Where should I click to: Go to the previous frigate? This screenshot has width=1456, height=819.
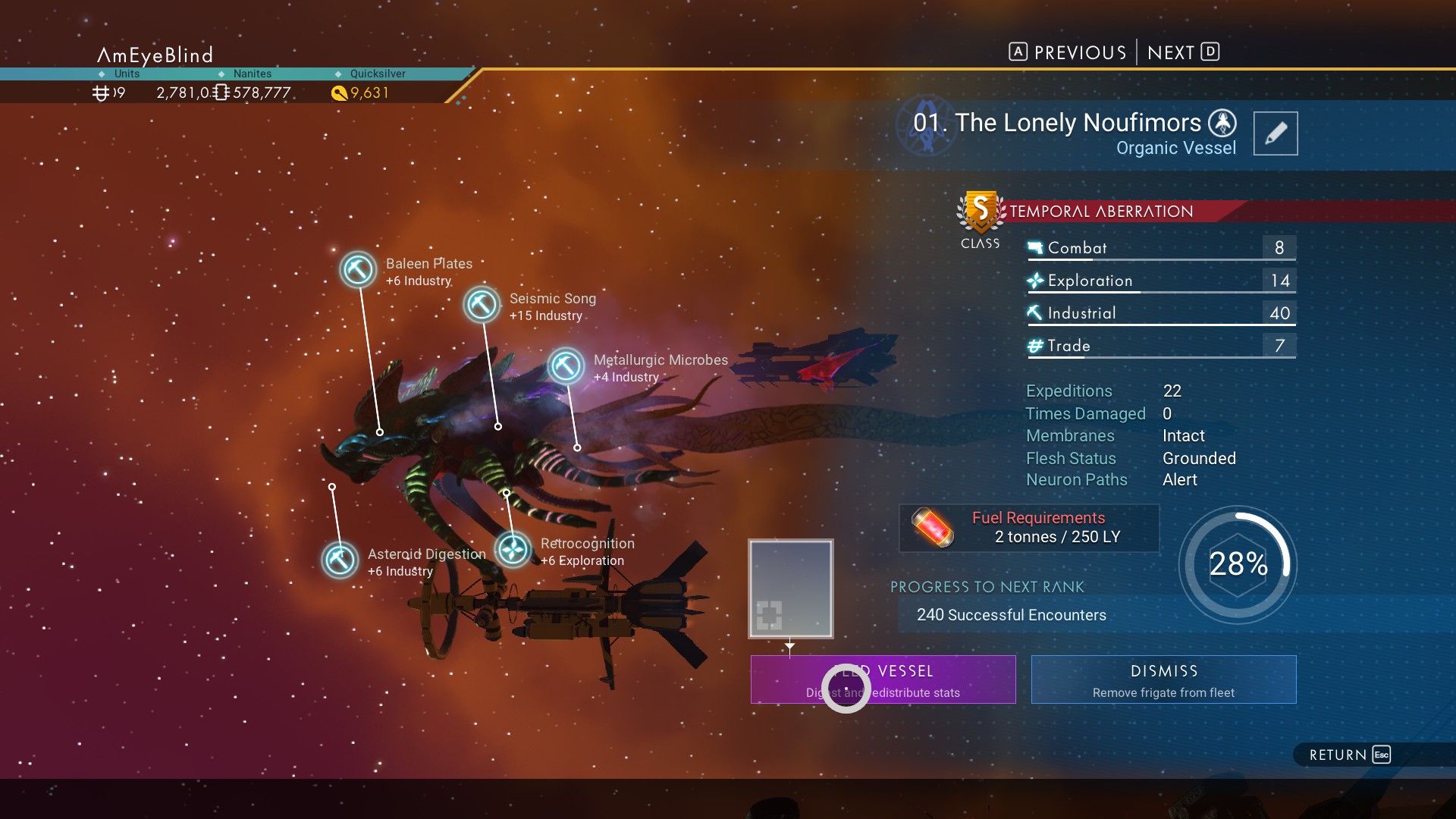pos(1068,52)
